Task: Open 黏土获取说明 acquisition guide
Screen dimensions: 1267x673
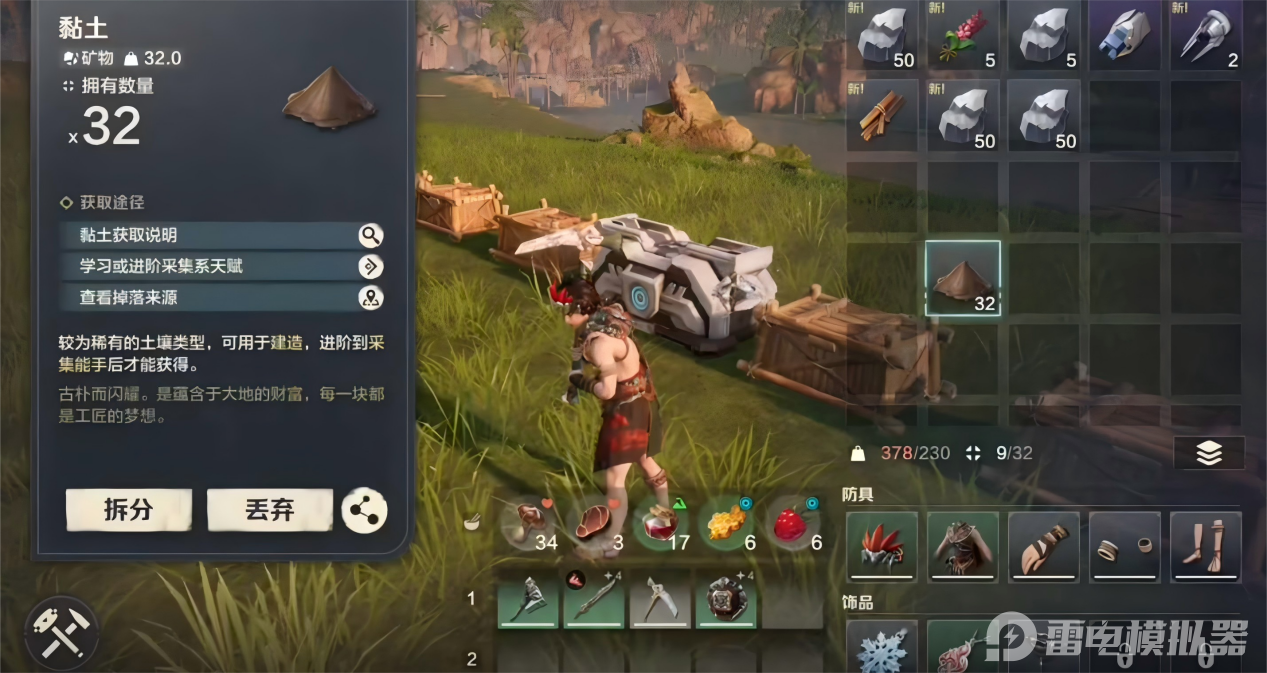Action: coord(220,235)
